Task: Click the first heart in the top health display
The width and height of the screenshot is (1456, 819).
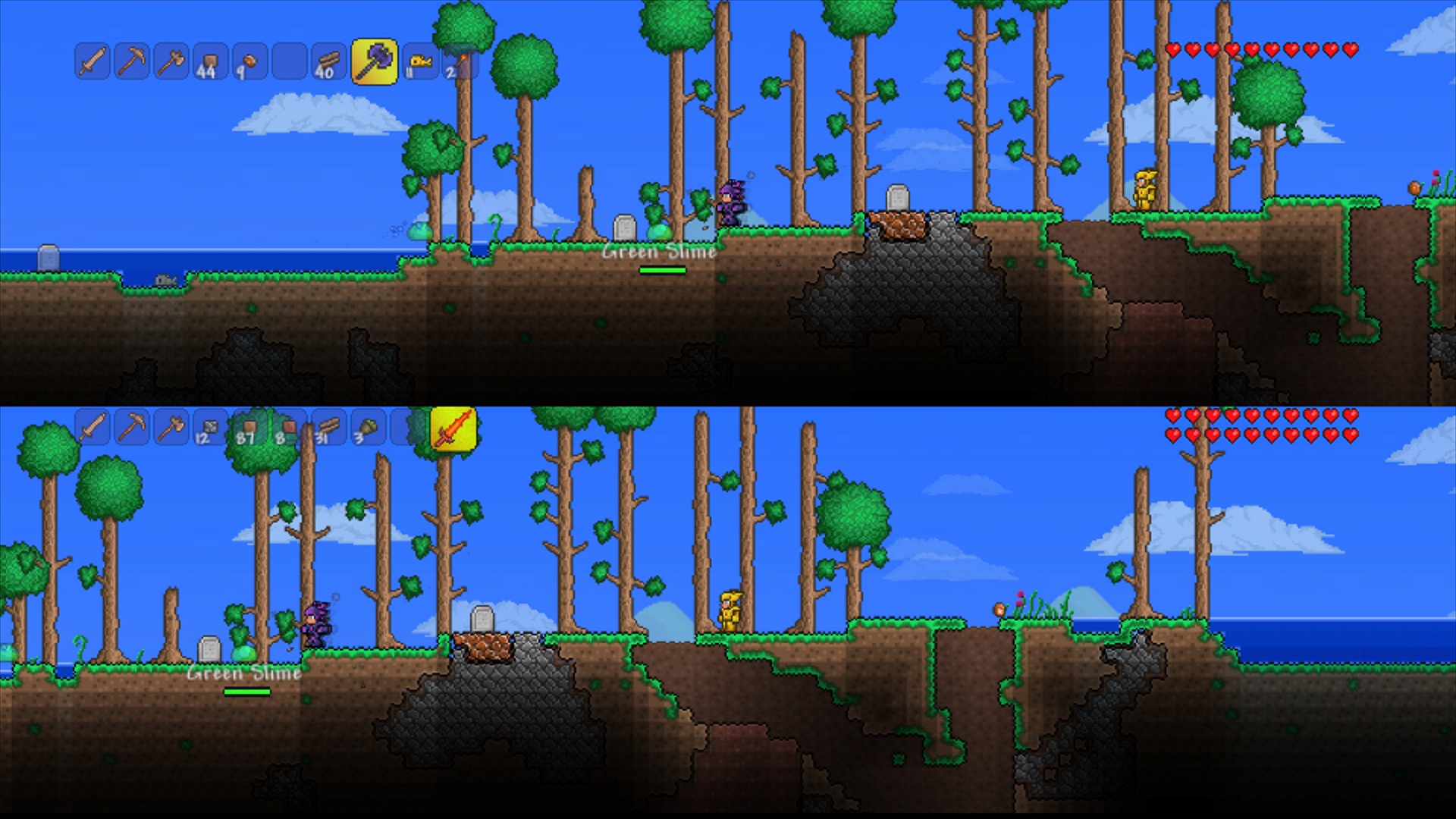Action: pos(1172,49)
